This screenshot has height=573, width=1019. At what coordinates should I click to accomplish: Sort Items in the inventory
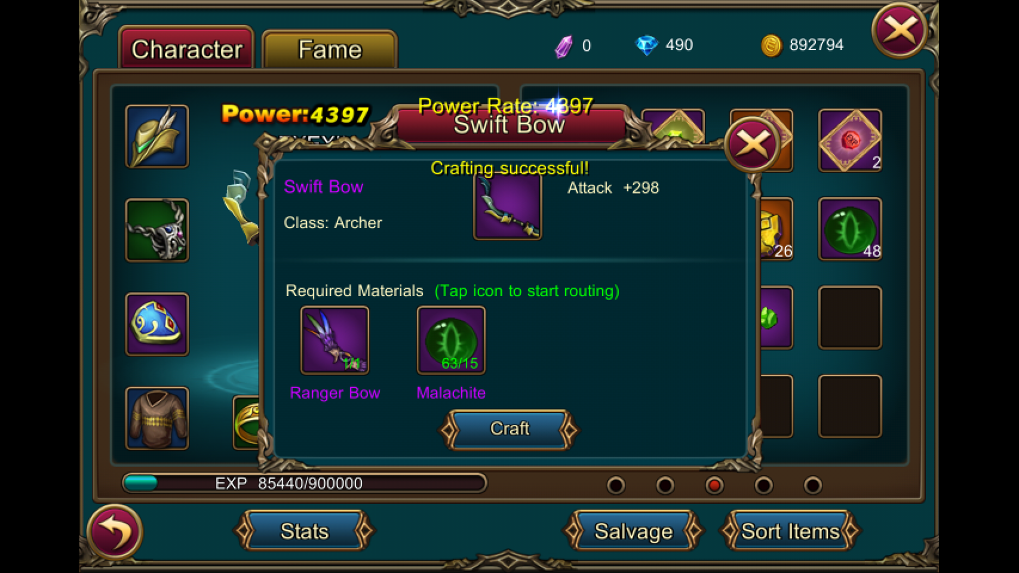pyautogui.click(x=790, y=531)
